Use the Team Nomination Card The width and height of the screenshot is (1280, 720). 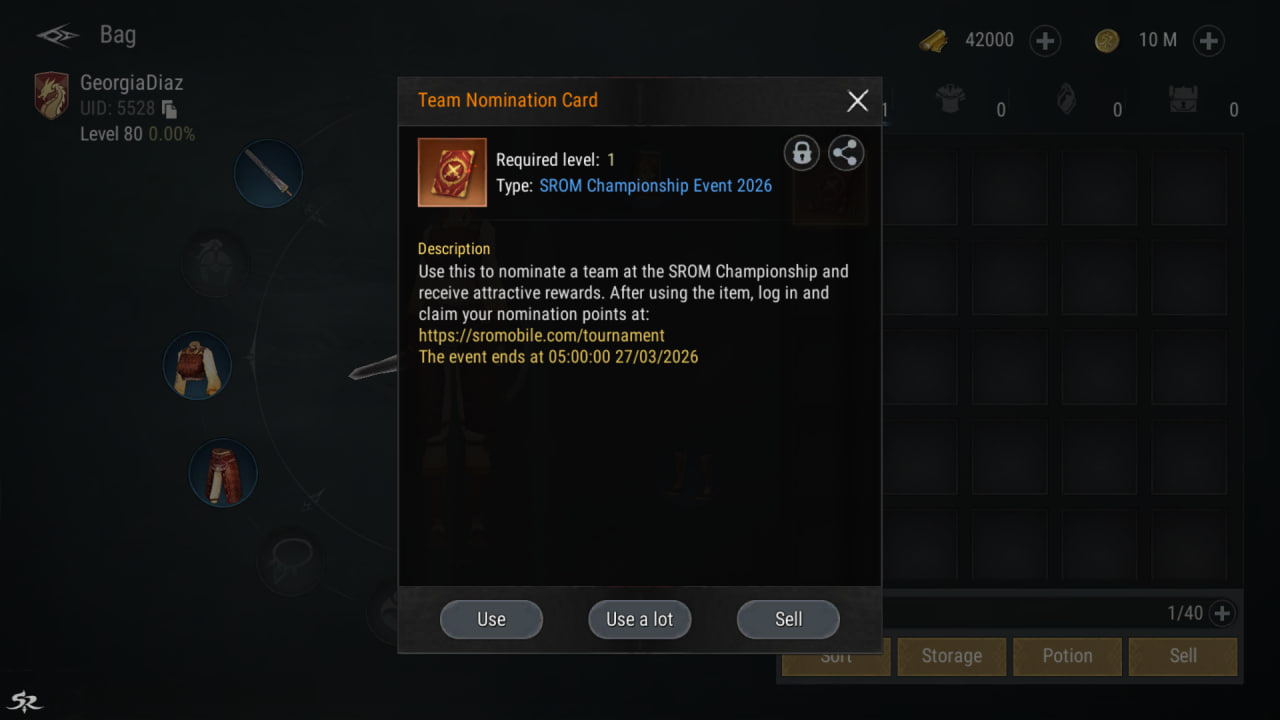(x=491, y=619)
